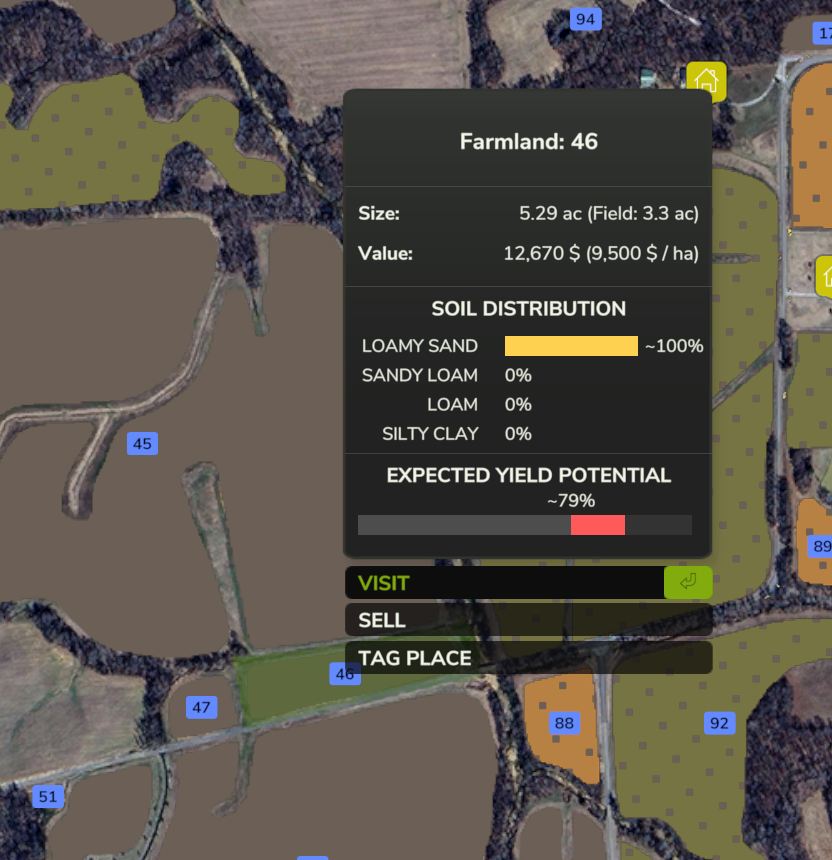The height and width of the screenshot is (860, 832).
Task: Select the Sell option in the farmland menu
Action: (x=528, y=620)
